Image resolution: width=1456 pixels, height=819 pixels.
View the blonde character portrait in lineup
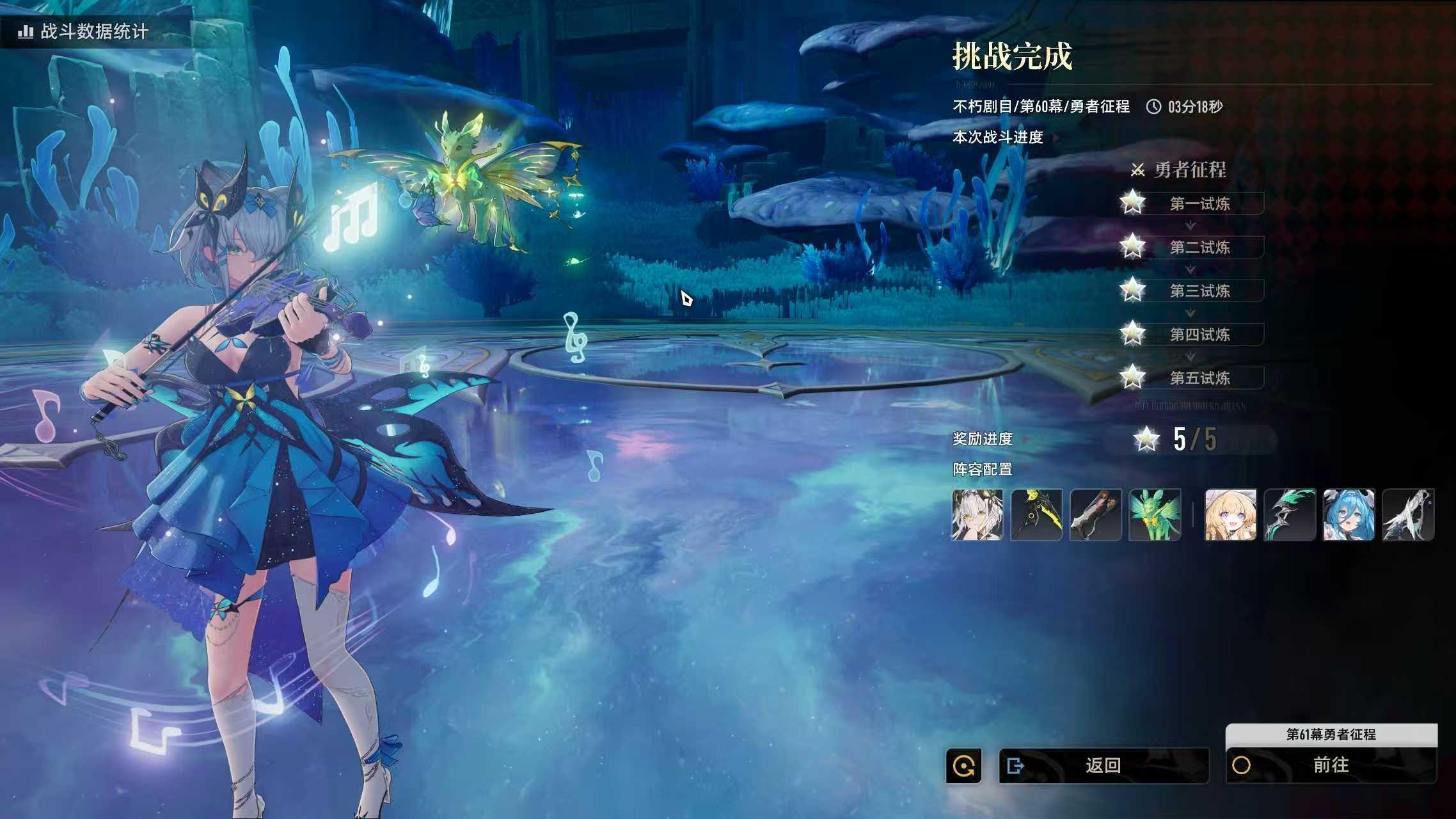coord(1230,514)
